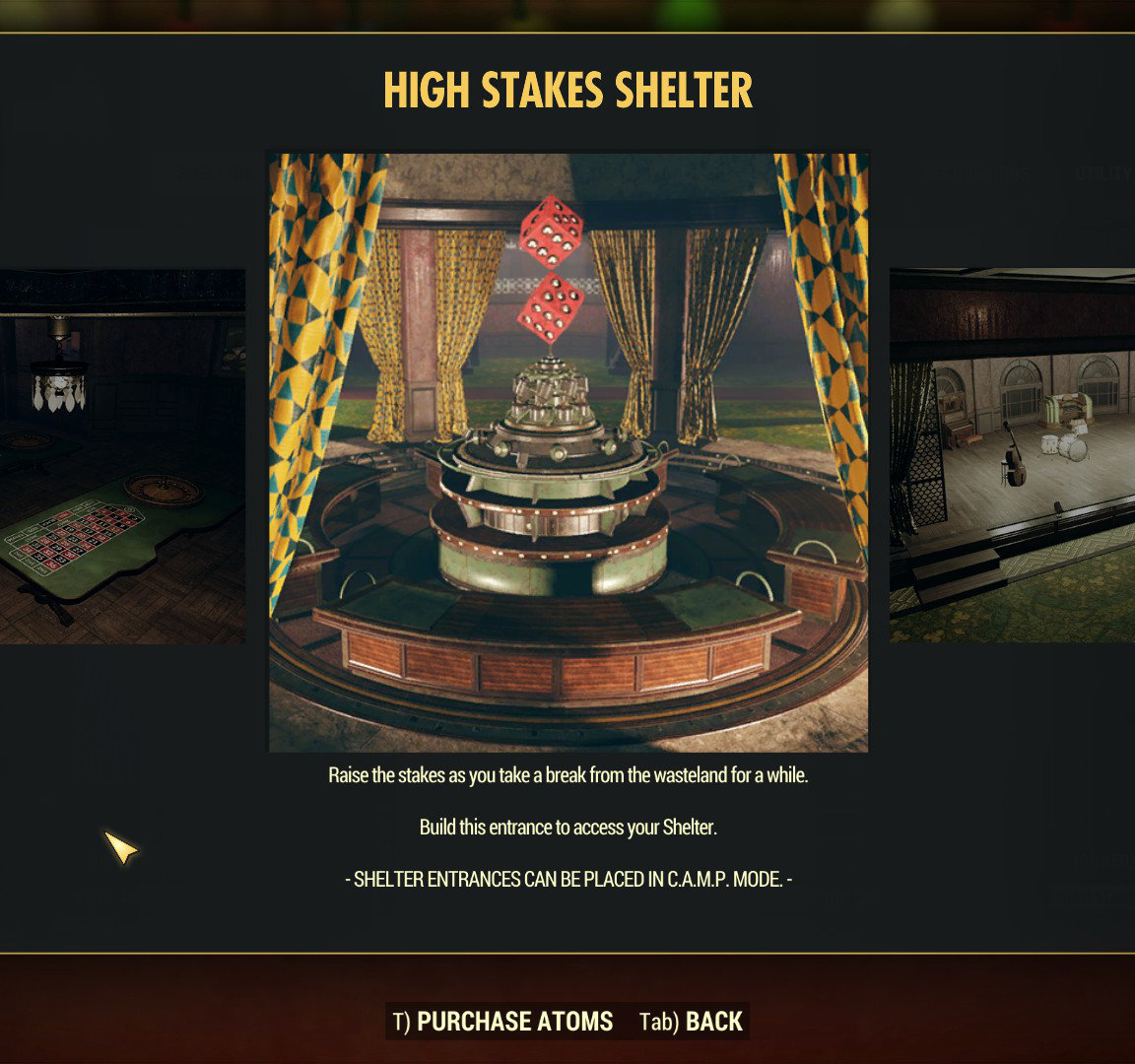This screenshot has width=1135, height=1064.
Task: Go back using the Back button
Action: (x=692, y=1022)
